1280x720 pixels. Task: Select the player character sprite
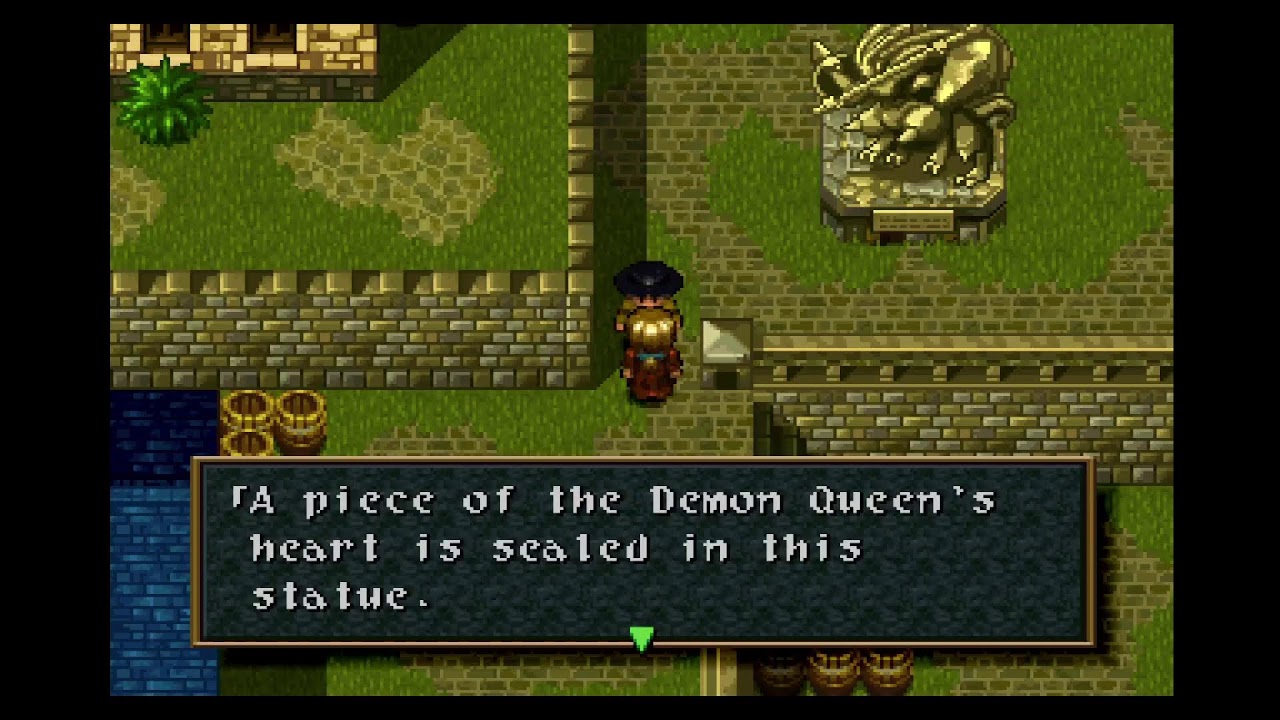pos(650,330)
